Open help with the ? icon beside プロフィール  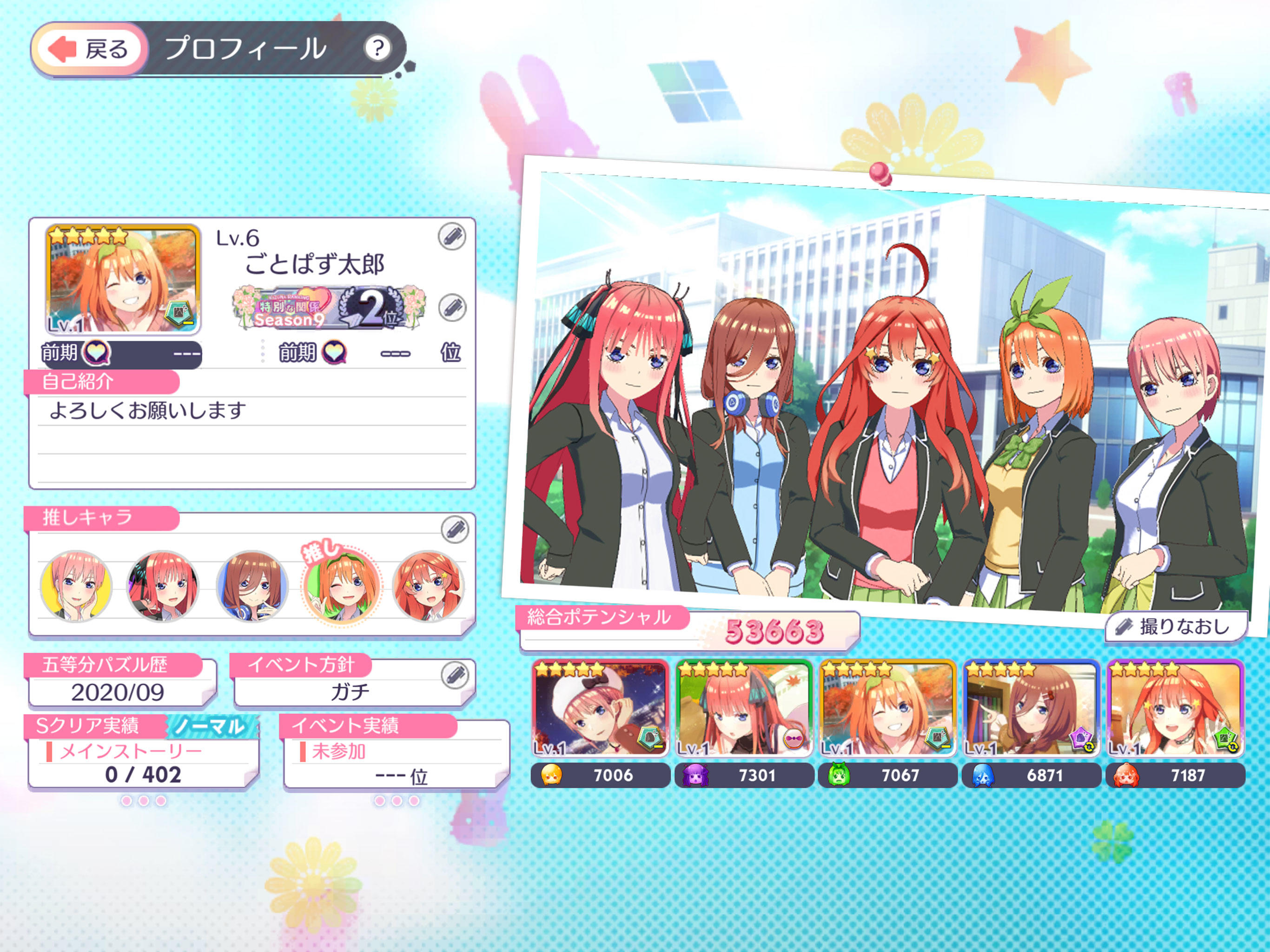pos(378,49)
